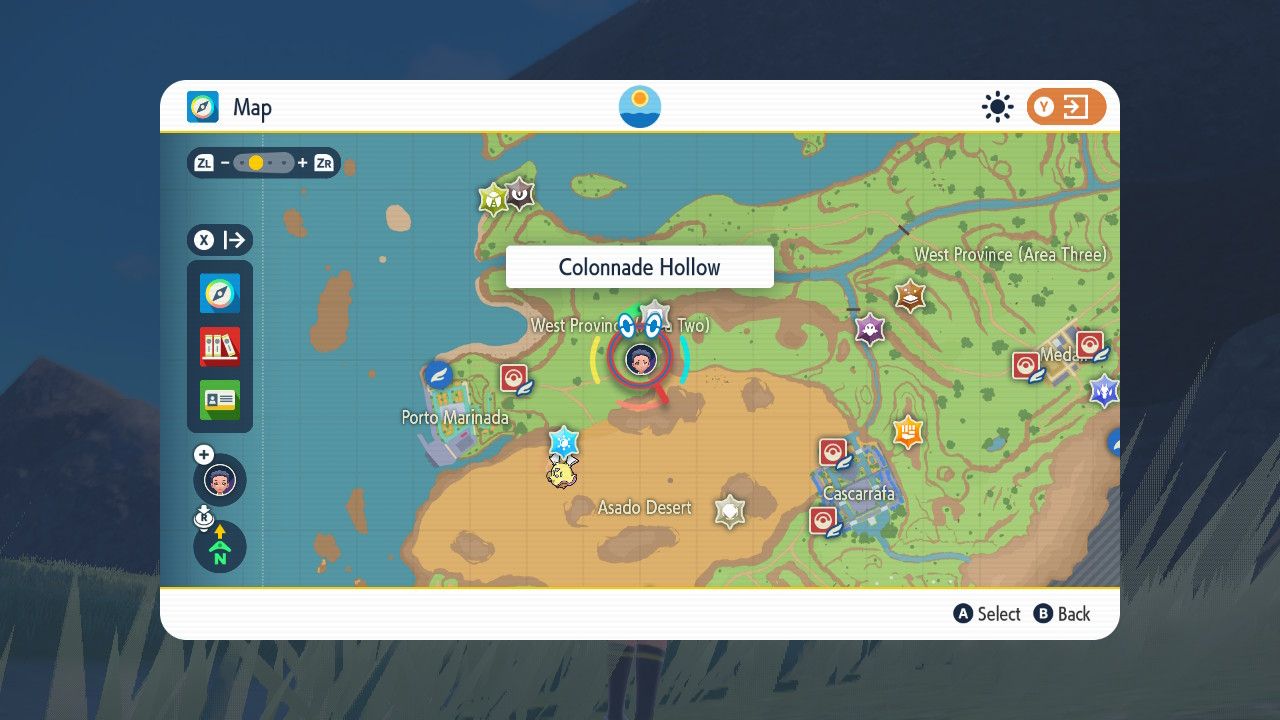Click the plus above the player avatar thumbnail

(204, 453)
